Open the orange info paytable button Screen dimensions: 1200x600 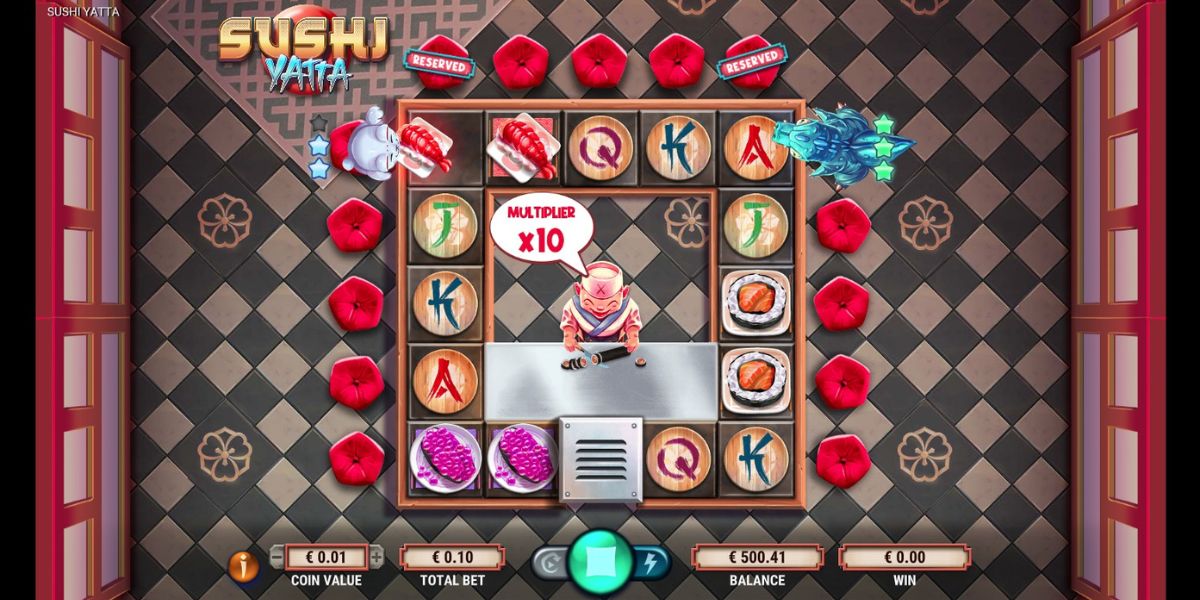pyautogui.click(x=243, y=567)
